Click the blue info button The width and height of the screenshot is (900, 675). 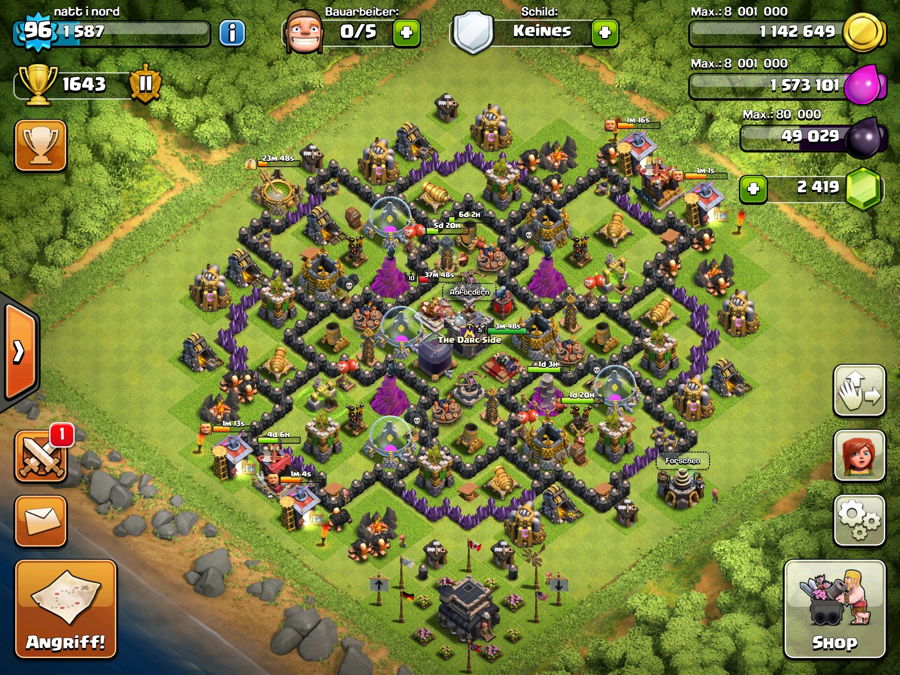(x=232, y=32)
